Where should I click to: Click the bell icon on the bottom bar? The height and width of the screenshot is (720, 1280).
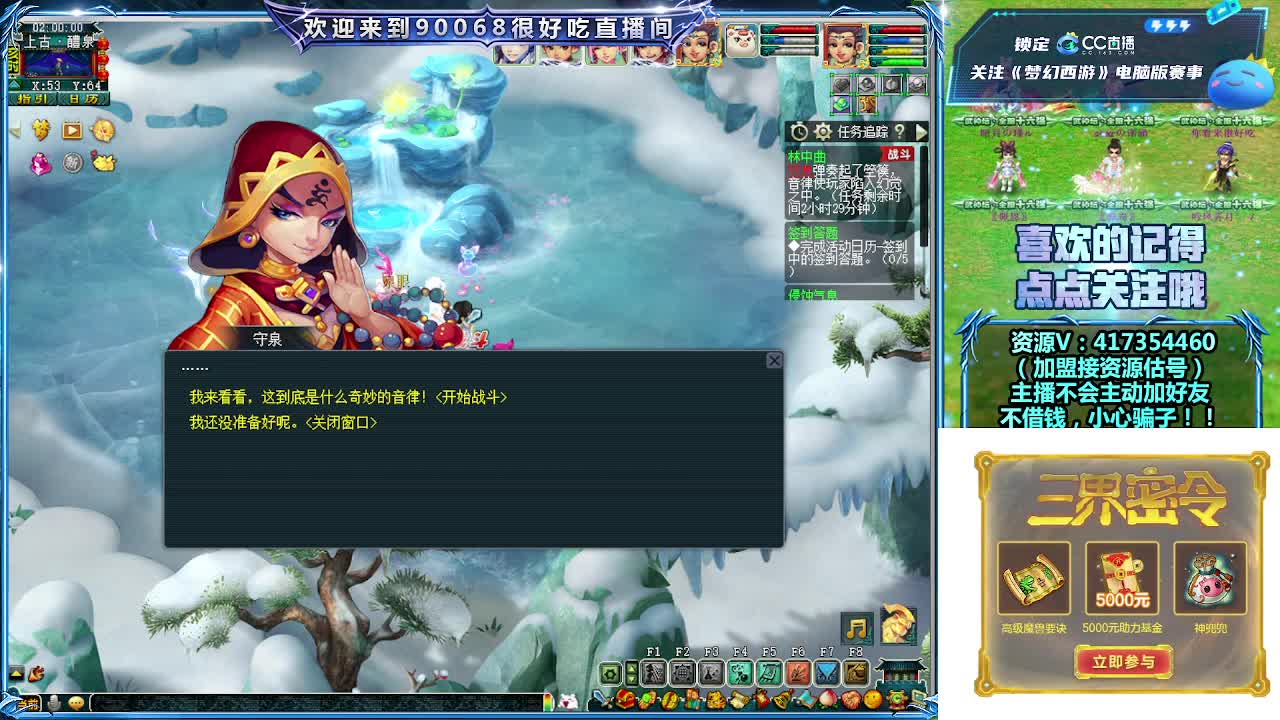tap(781, 699)
